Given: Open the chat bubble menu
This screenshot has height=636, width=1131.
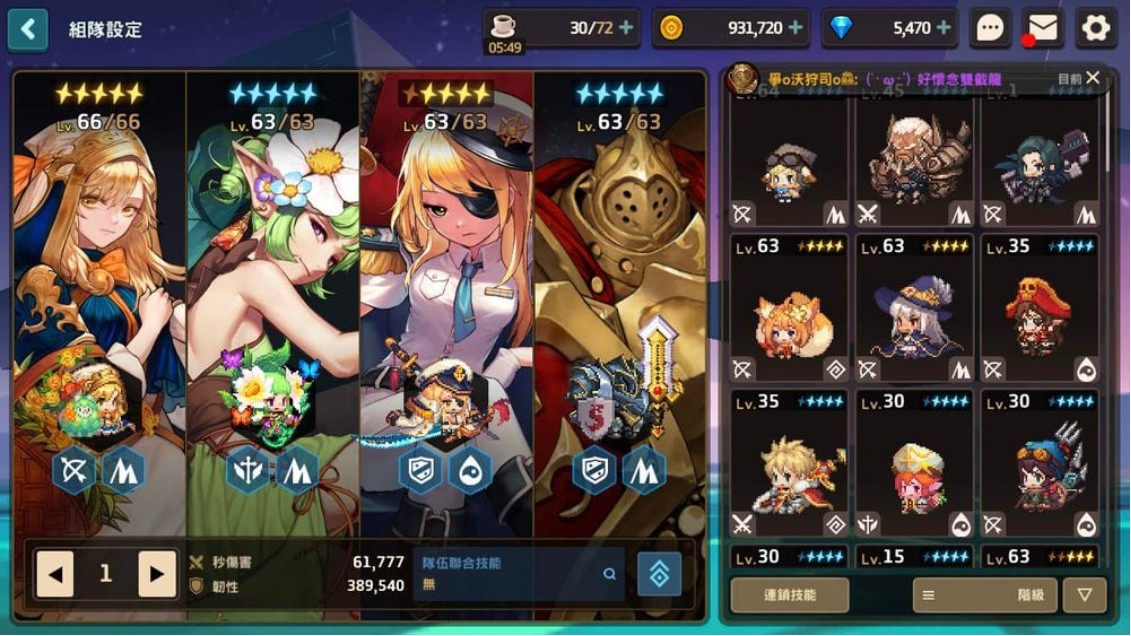Looking at the screenshot, I should [x=990, y=28].
